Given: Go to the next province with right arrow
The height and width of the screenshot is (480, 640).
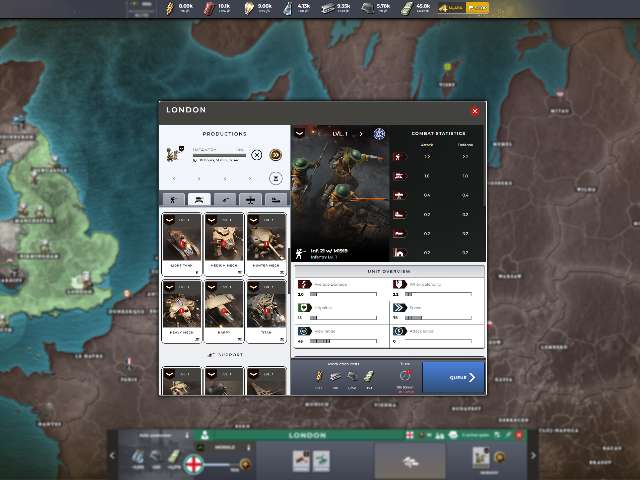Looking at the screenshot, I should (x=532, y=457).
